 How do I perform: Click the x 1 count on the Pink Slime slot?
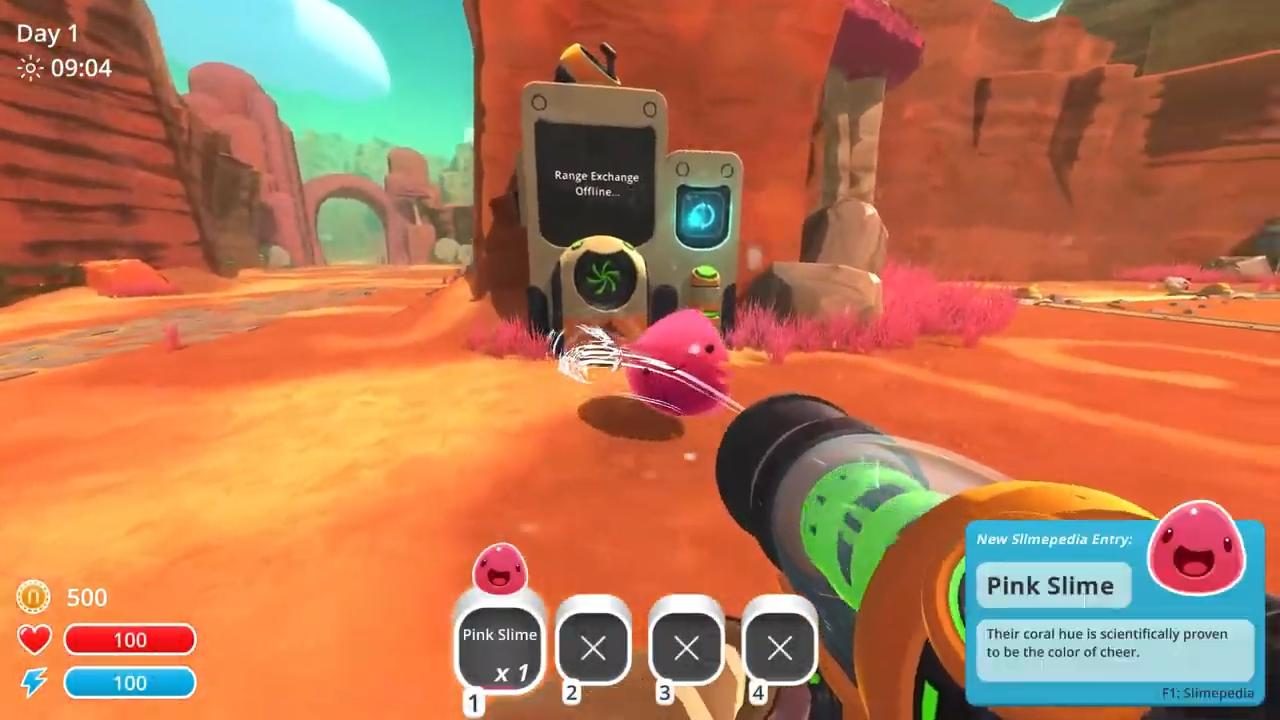pos(511,674)
